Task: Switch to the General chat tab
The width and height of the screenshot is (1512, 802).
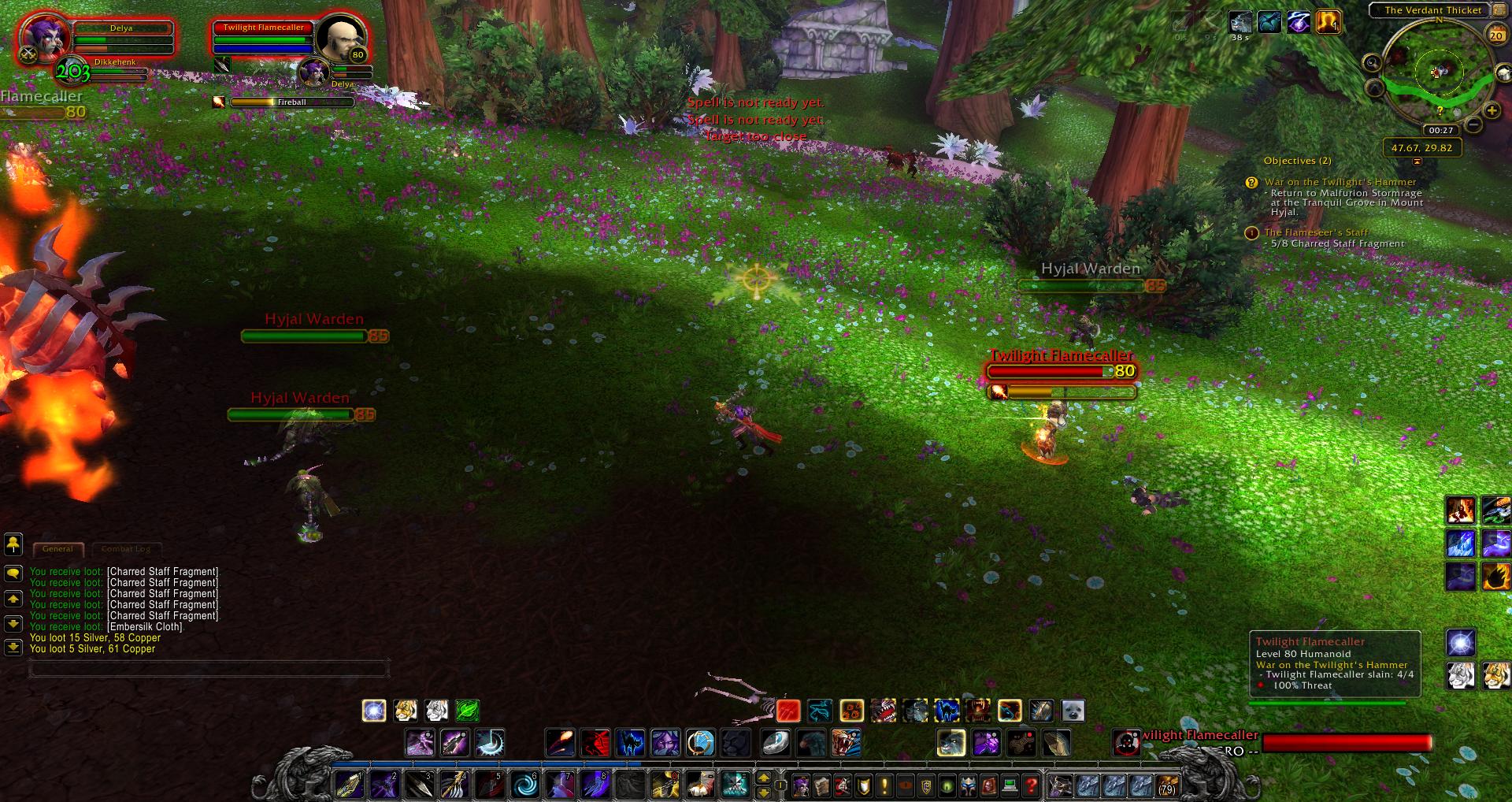Action: (58, 549)
